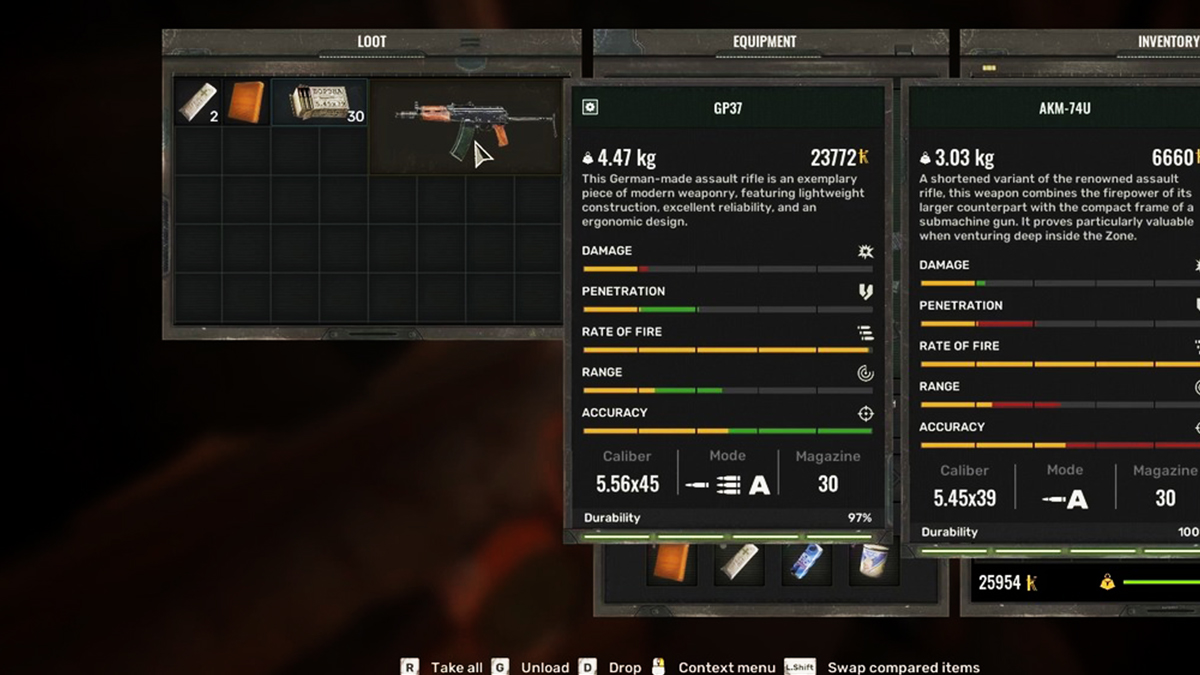This screenshot has width=1200, height=675.
Task: Click the orange box in equipment quick slots
Action: click(x=671, y=565)
